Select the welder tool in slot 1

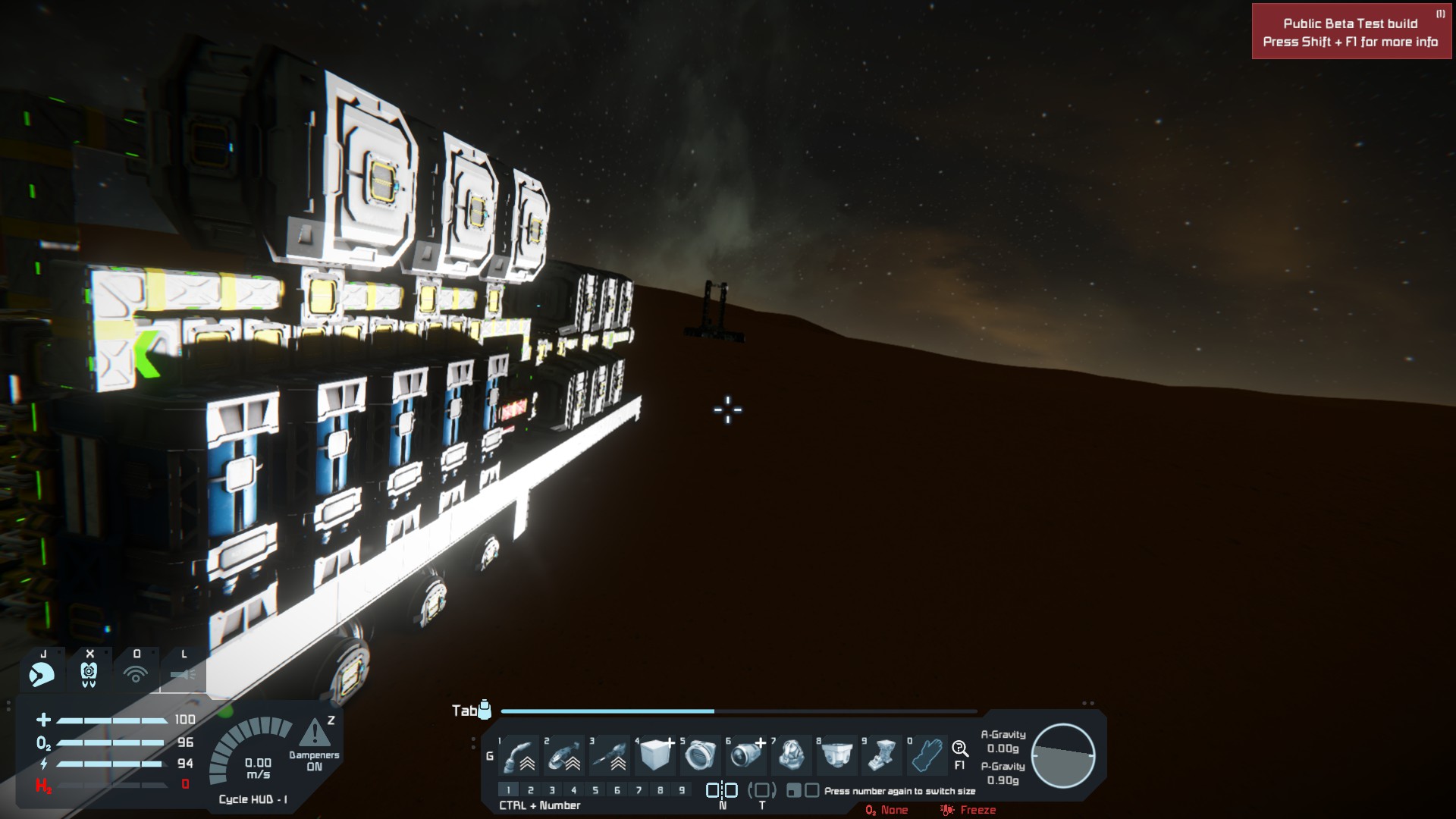pyautogui.click(x=520, y=755)
